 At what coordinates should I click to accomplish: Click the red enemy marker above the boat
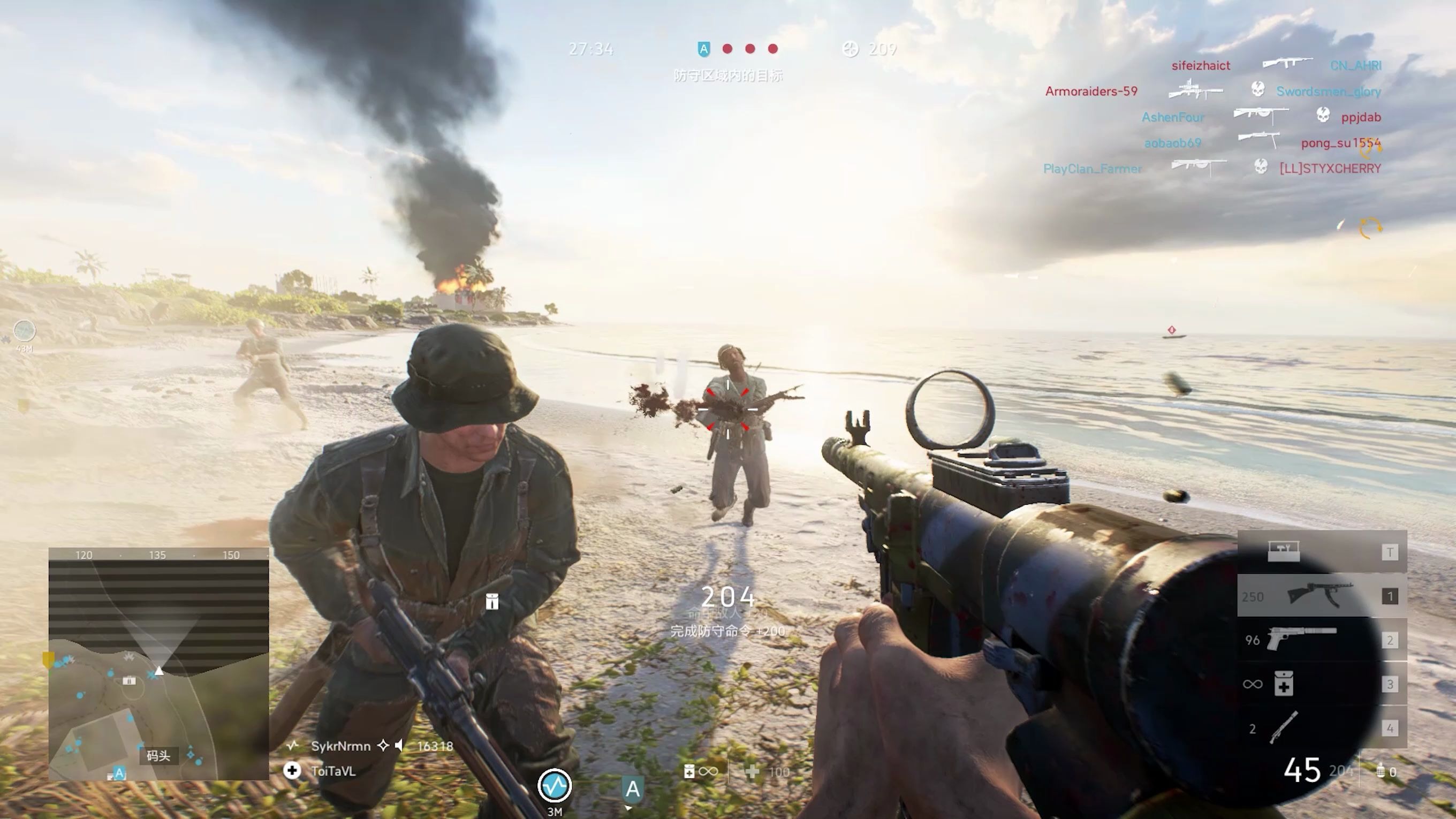click(1172, 330)
